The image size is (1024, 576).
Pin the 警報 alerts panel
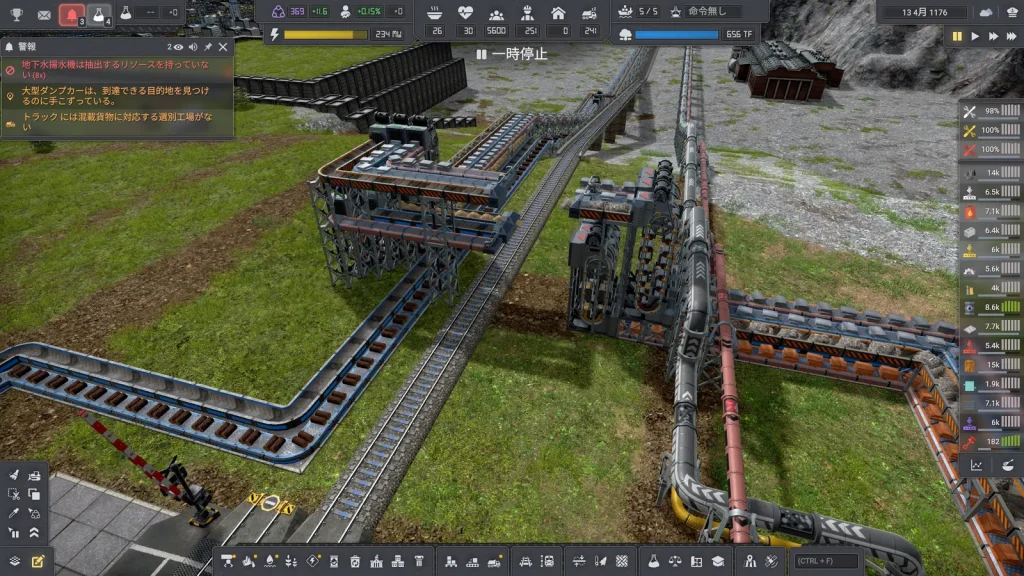pyautogui.click(x=208, y=47)
